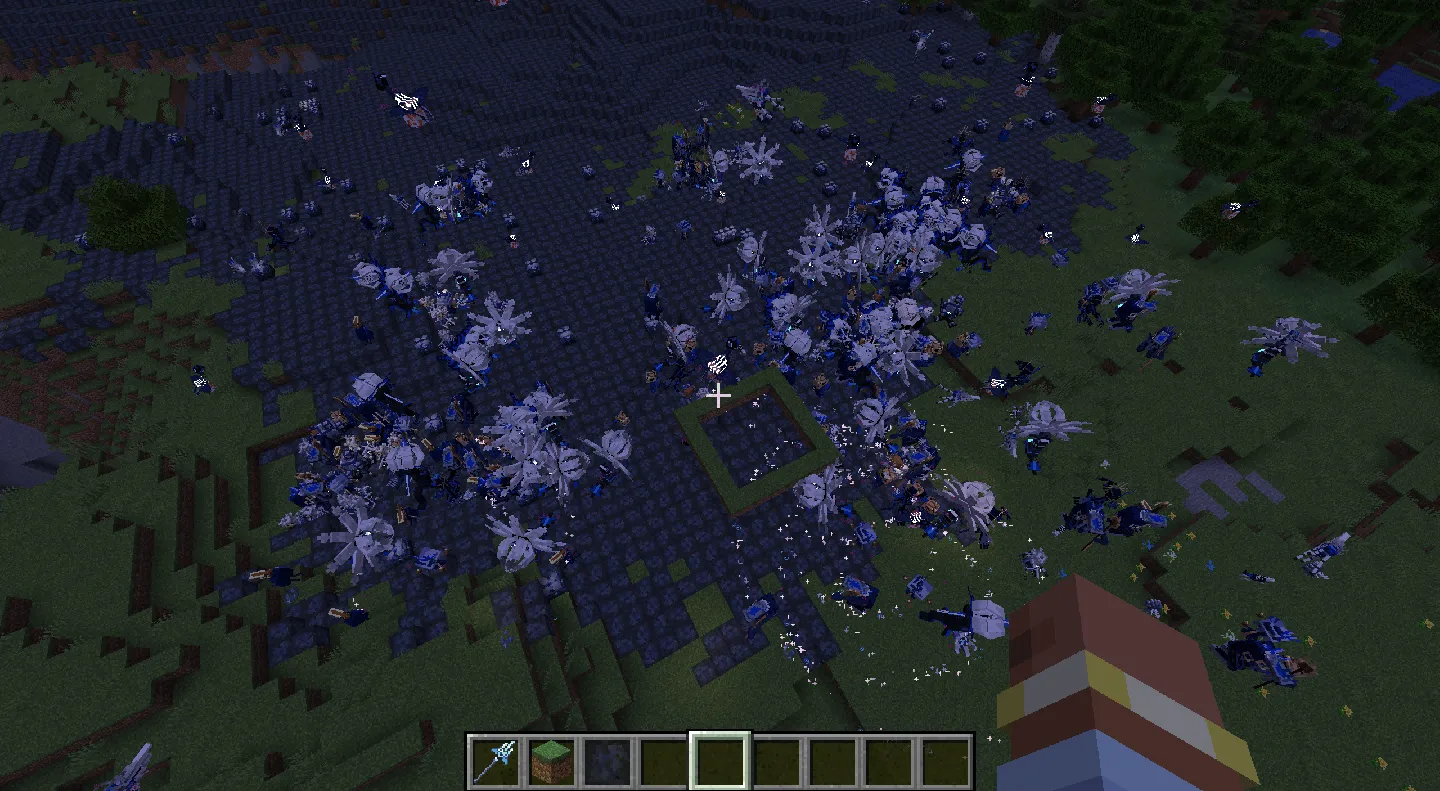Select the trident in the first hotbar slot
The image size is (1440, 791).
coord(495,760)
